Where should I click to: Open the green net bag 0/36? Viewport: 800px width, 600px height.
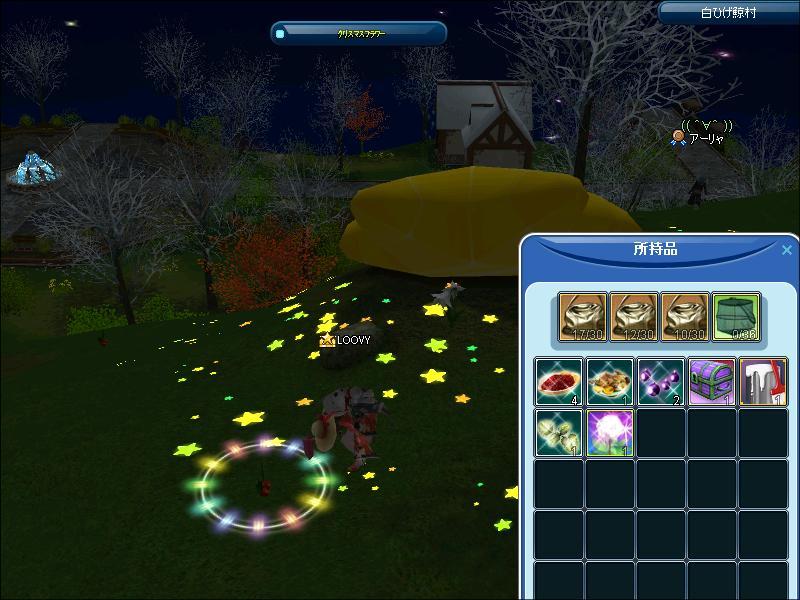click(x=737, y=316)
